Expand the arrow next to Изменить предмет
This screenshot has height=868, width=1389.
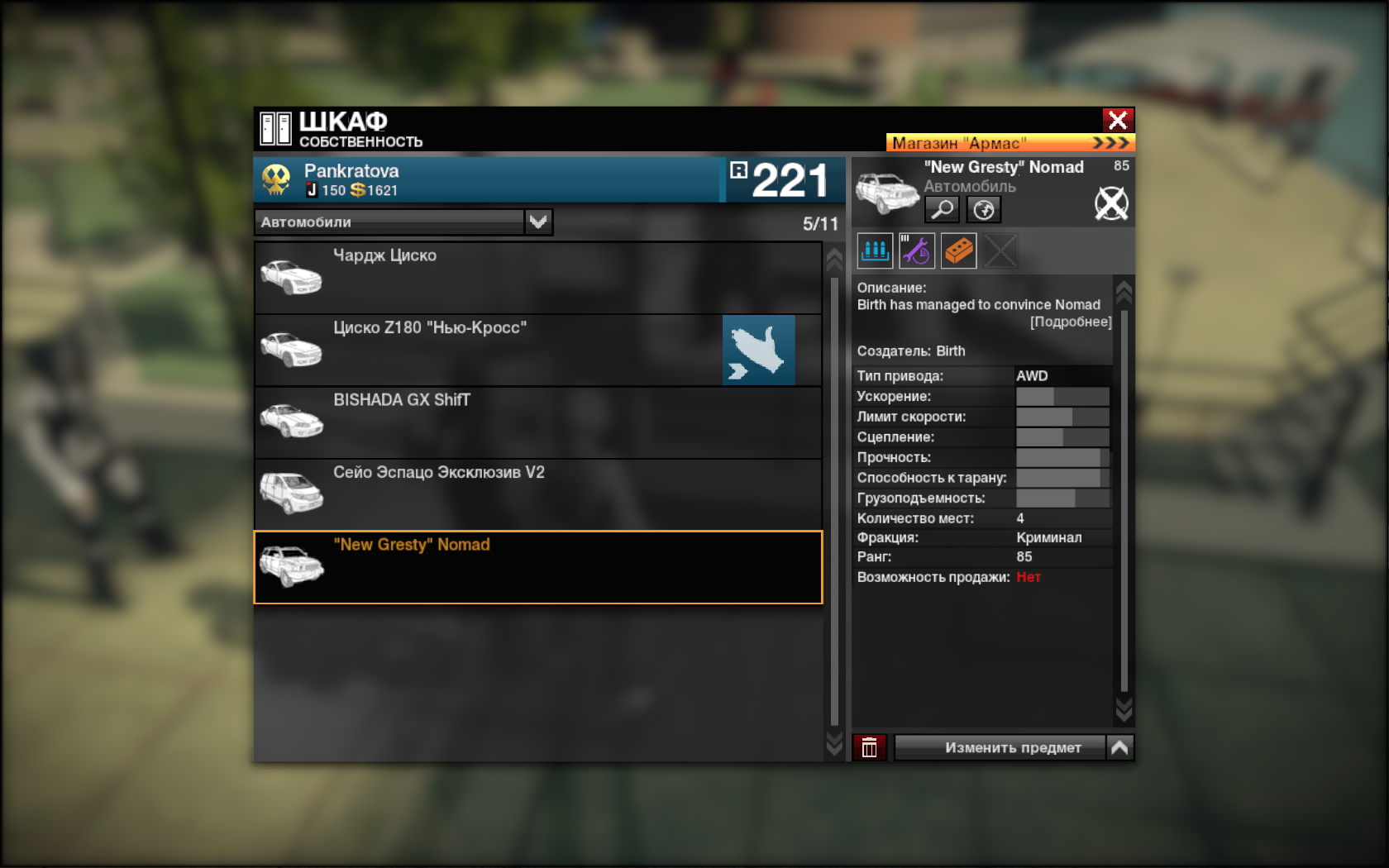pos(1120,747)
